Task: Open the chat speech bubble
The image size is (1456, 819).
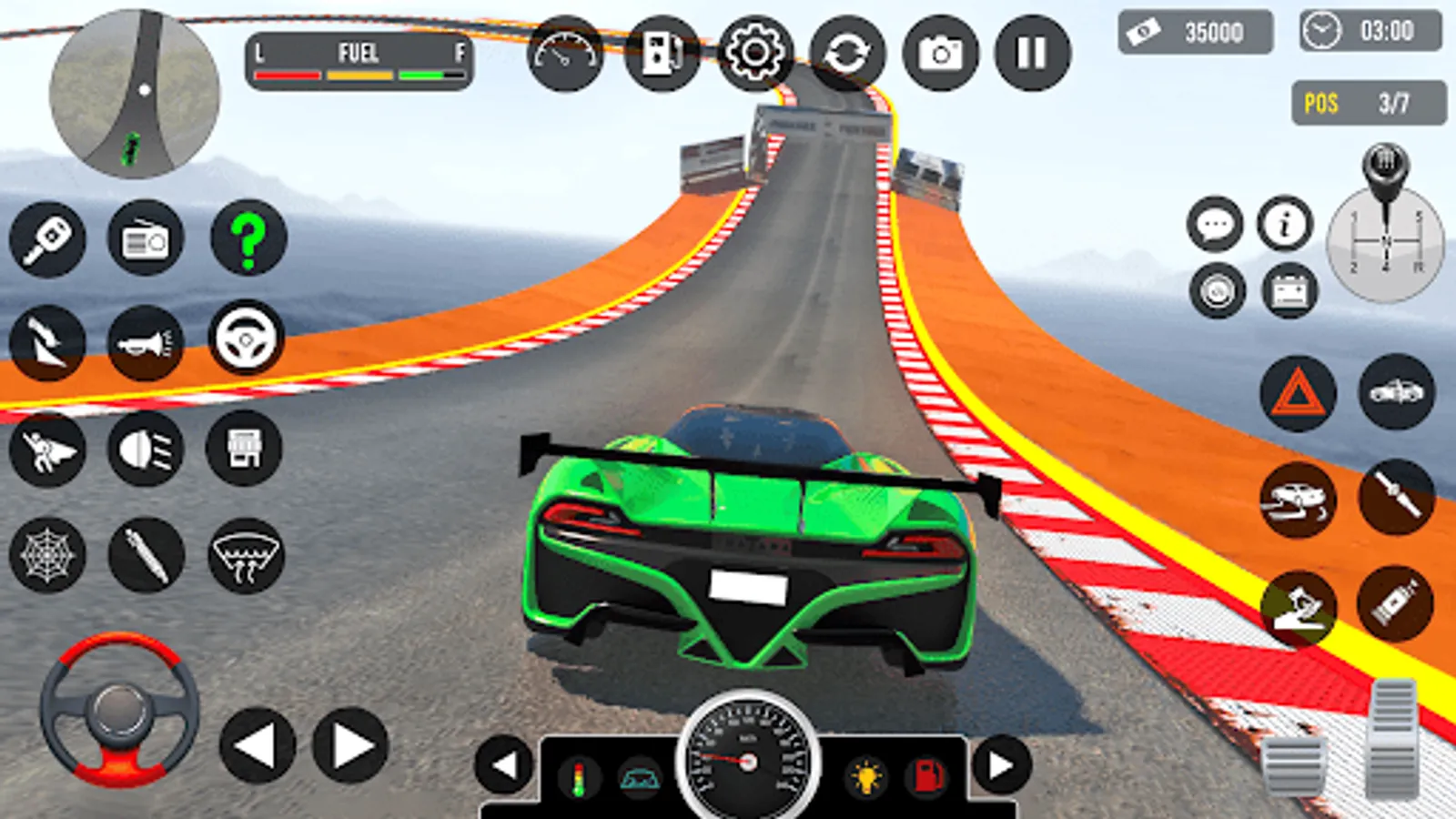Action: [x=1215, y=224]
